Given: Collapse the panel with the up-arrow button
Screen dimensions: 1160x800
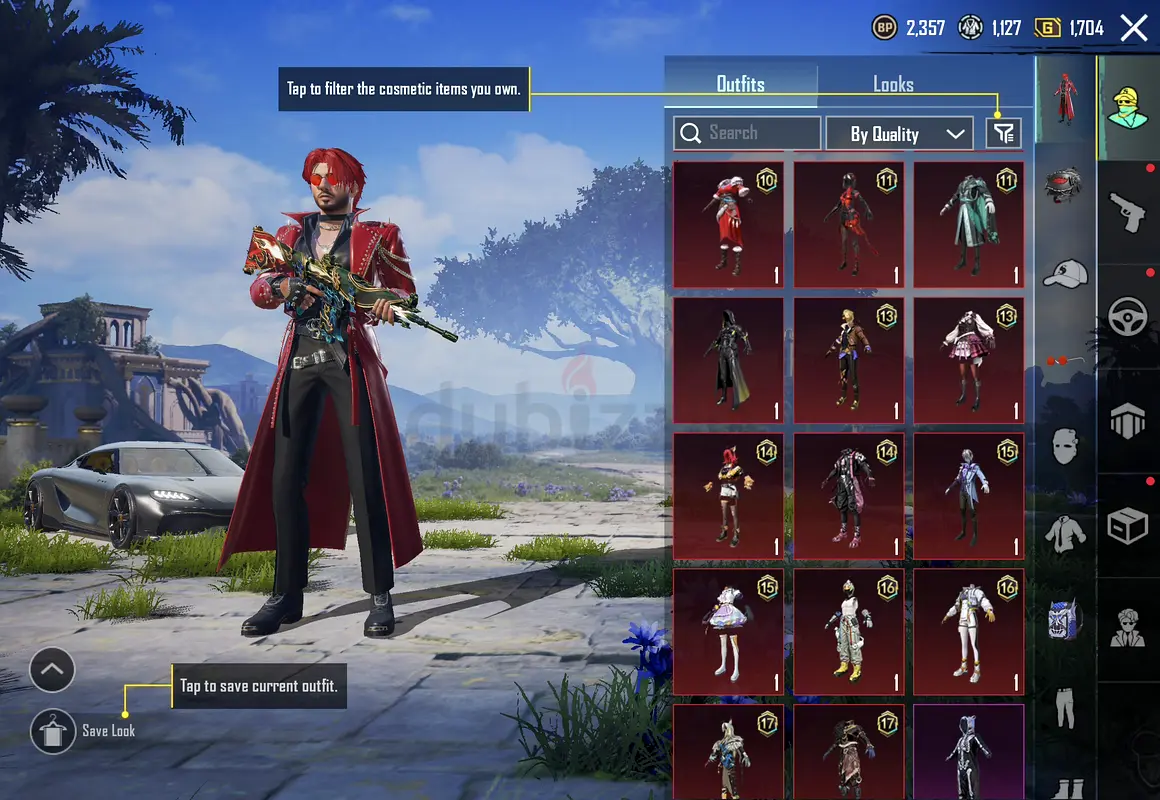Looking at the screenshot, I should 53,671.
